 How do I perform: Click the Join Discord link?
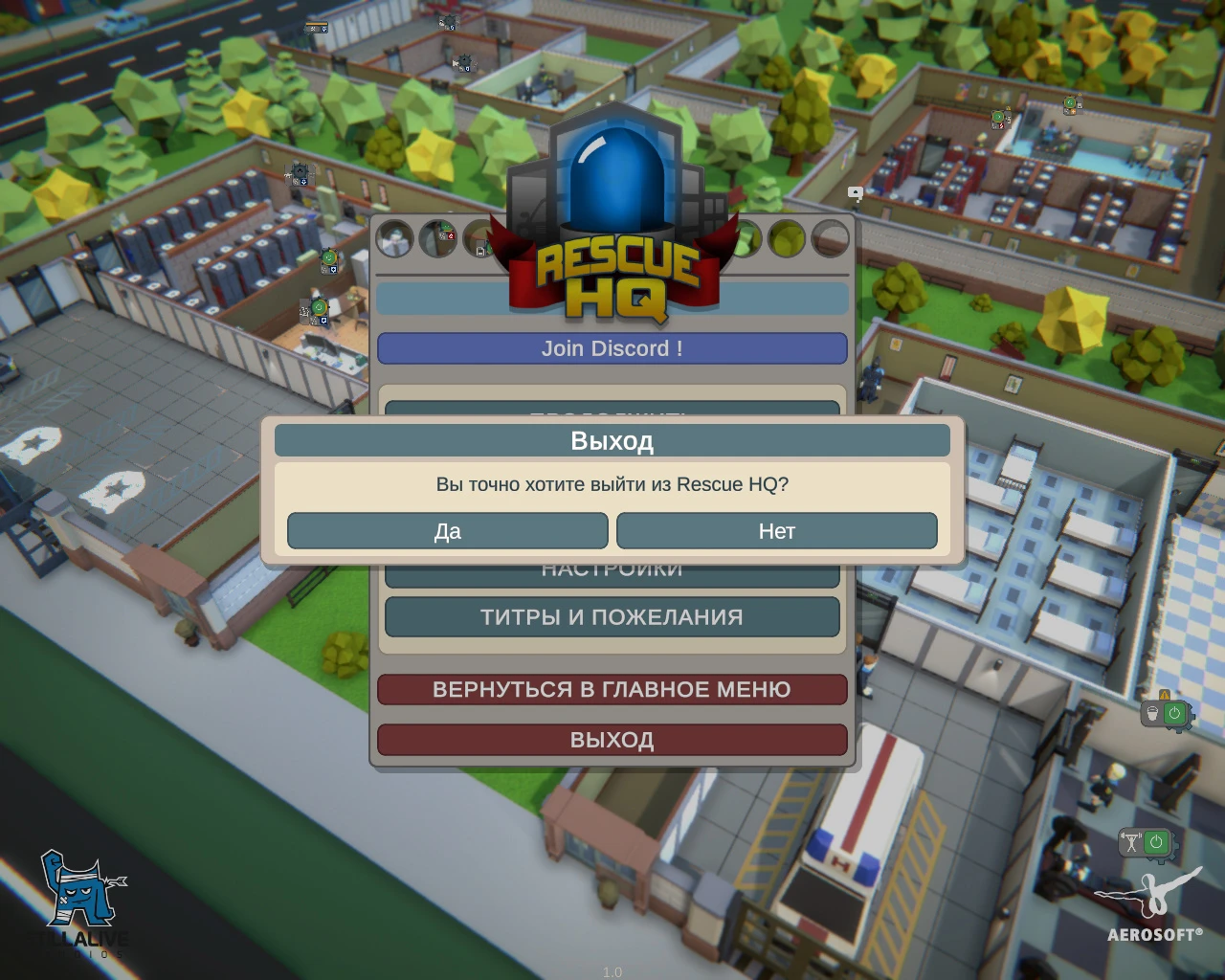[612, 348]
